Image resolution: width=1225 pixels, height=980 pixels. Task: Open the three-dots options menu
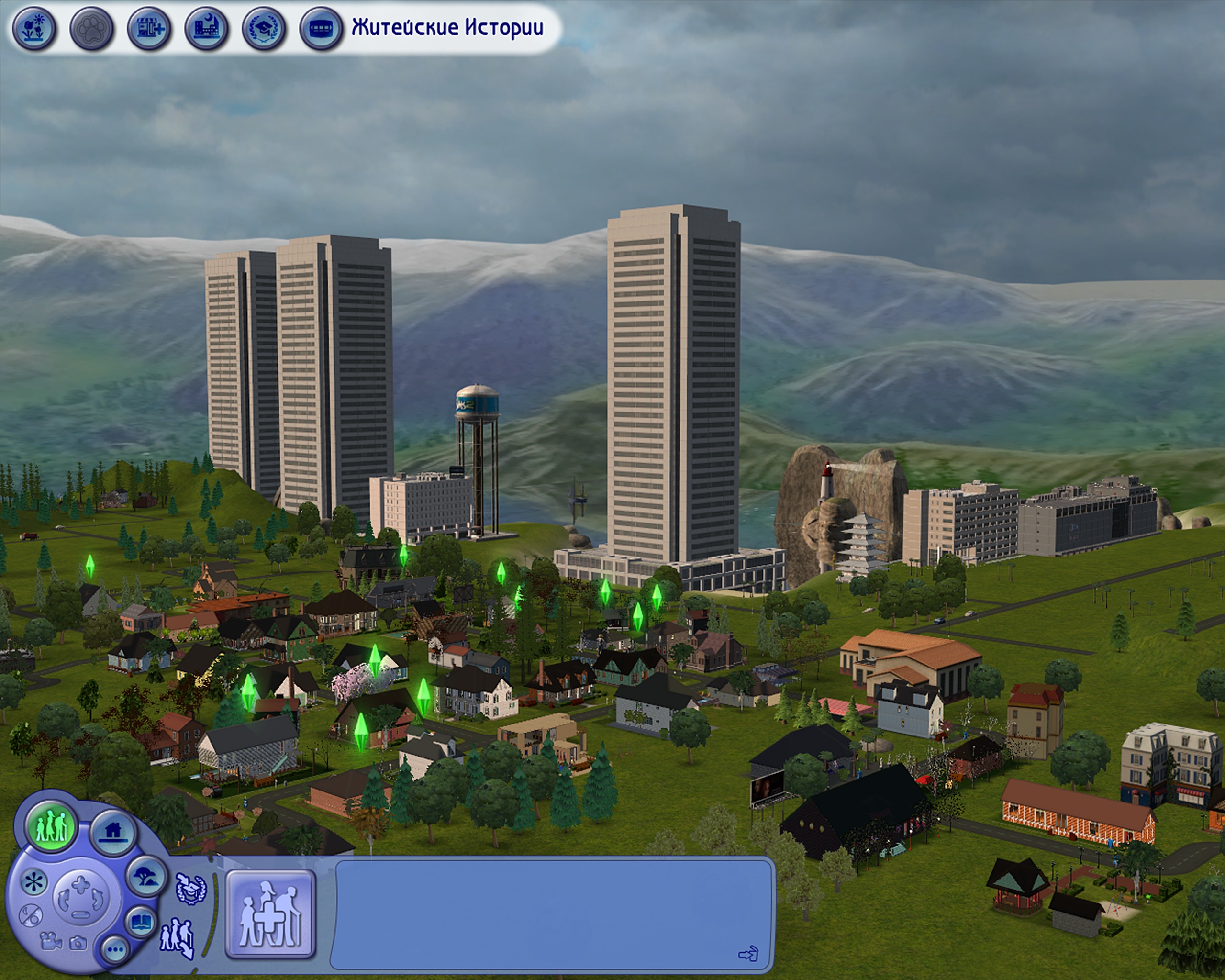tap(115, 949)
